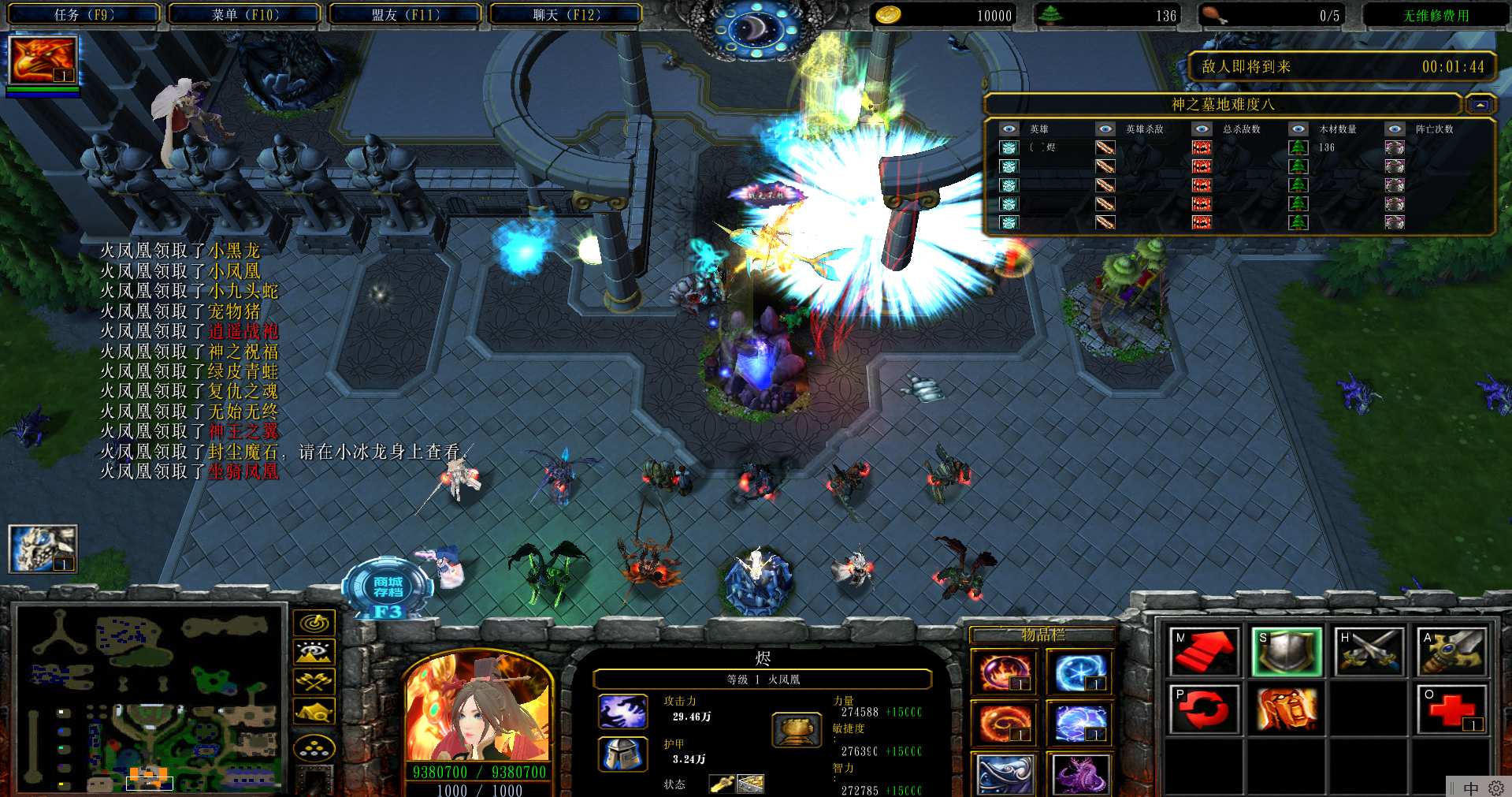The height and width of the screenshot is (797, 1512).
Task: Toggle ally color mode crossed-axes button
Action: pos(314,681)
